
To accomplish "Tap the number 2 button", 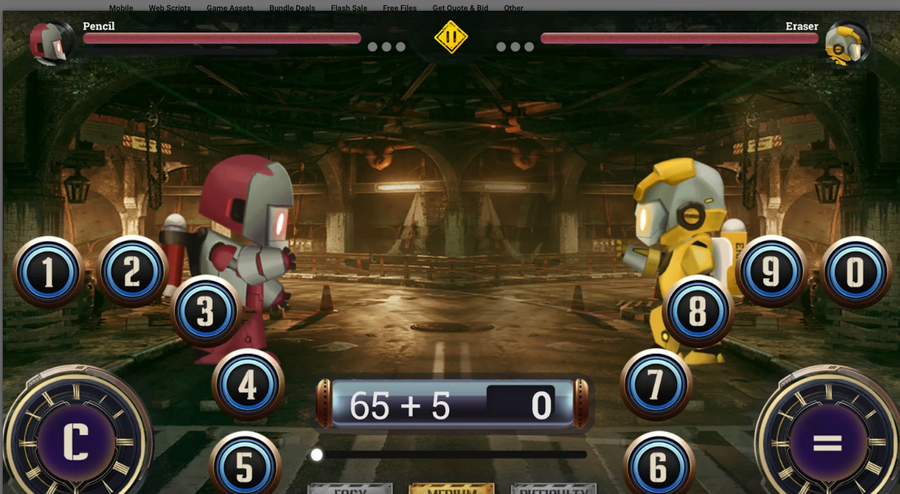I will coord(132,270).
